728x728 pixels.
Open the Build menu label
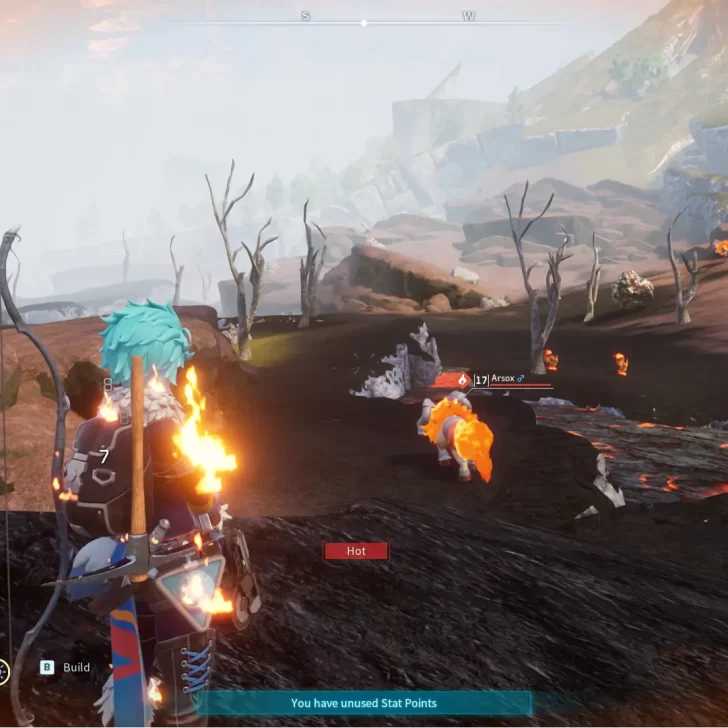(x=76, y=667)
